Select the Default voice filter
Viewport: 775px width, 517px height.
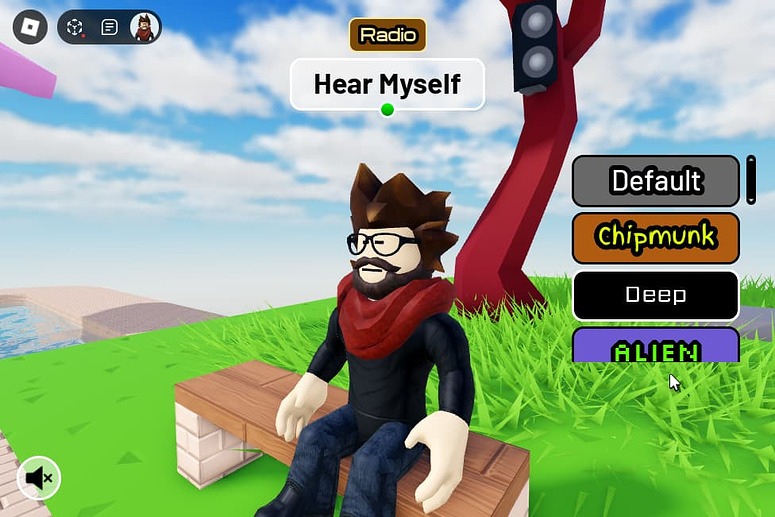coord(655,181)
